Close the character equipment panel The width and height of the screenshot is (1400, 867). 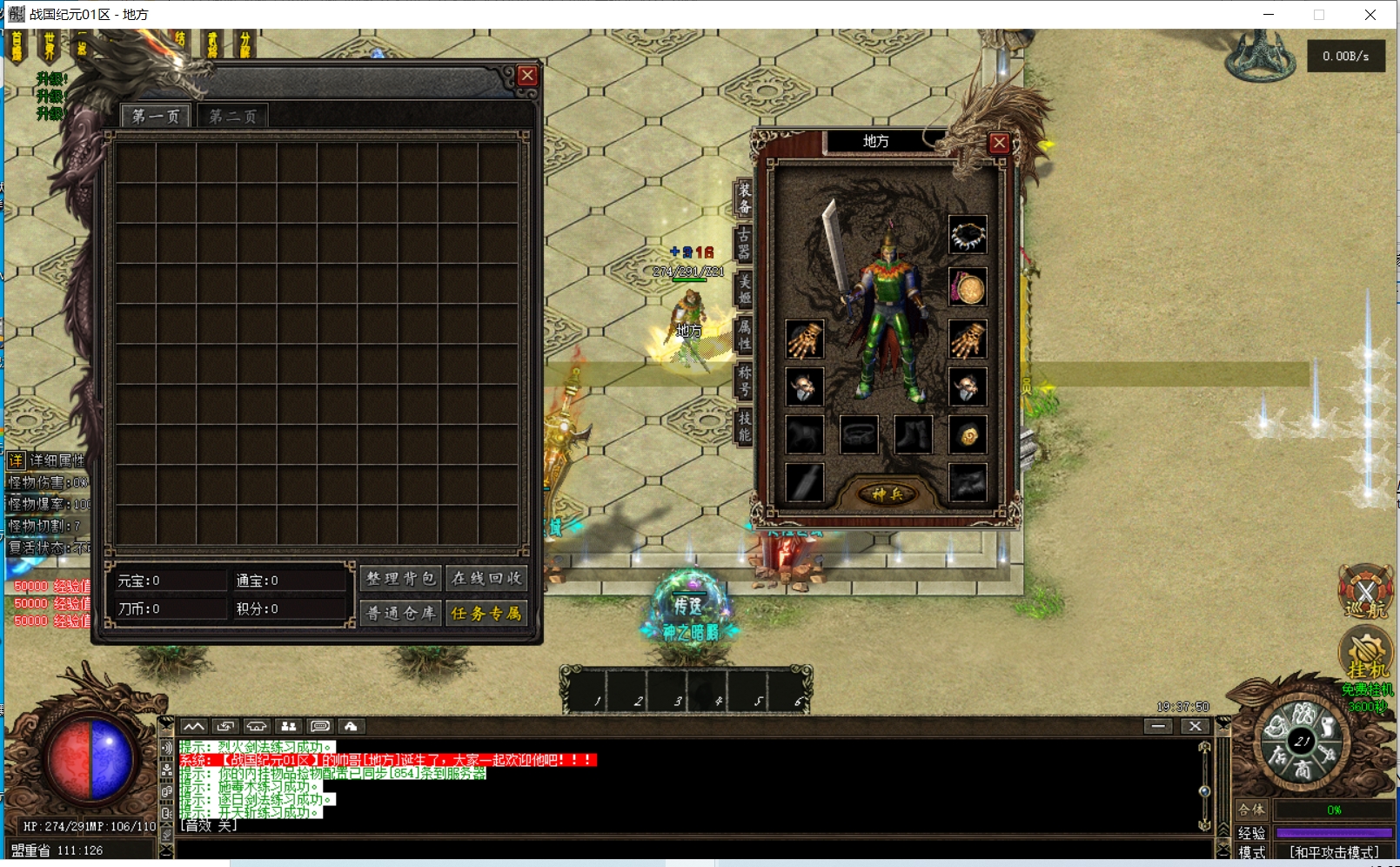(x=999, y=143)
